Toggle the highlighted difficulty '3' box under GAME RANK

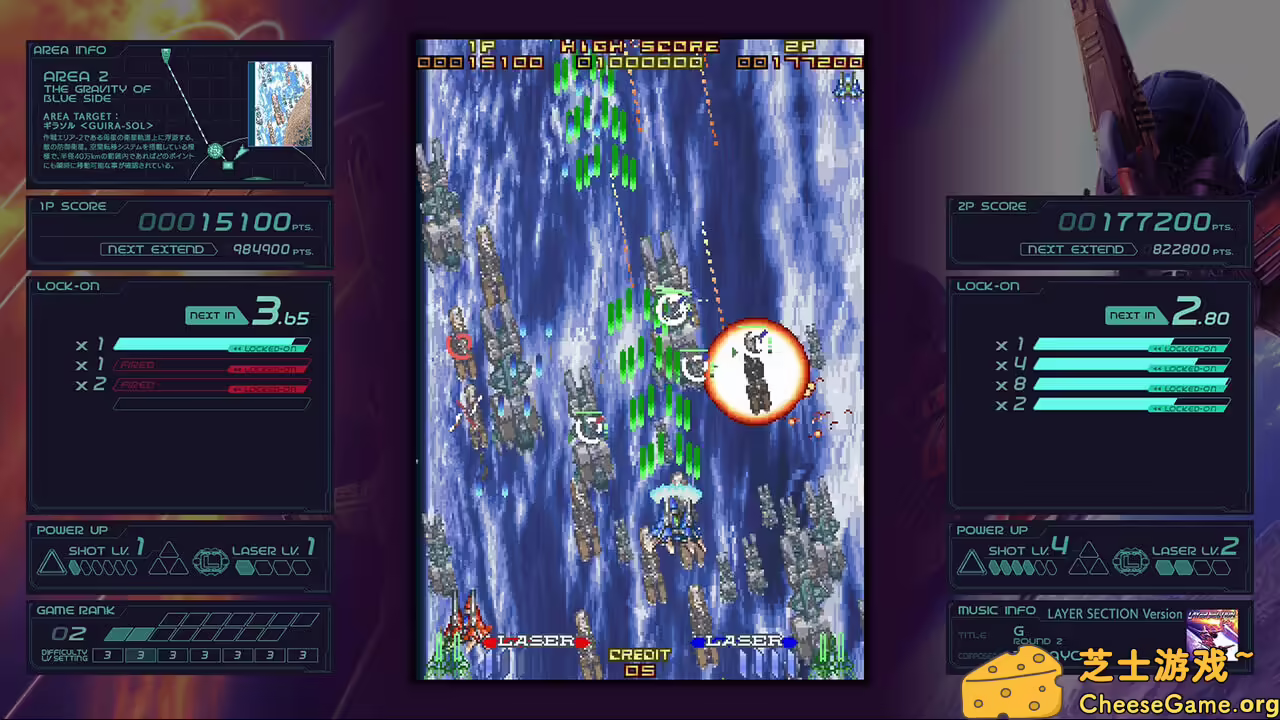point(140,657)
